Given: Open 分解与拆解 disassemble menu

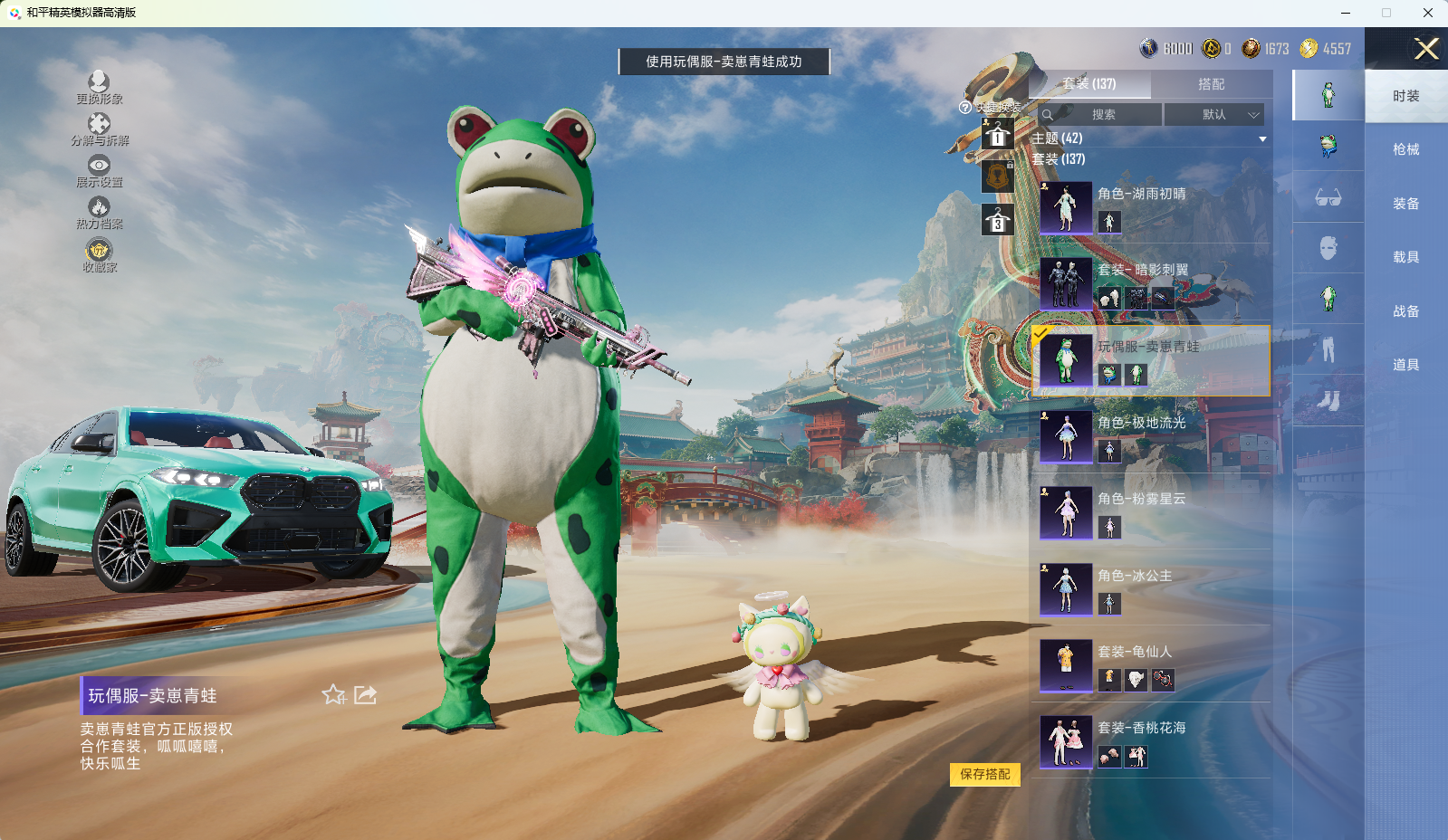Looking at the screenshot, I should pos(99,129).
